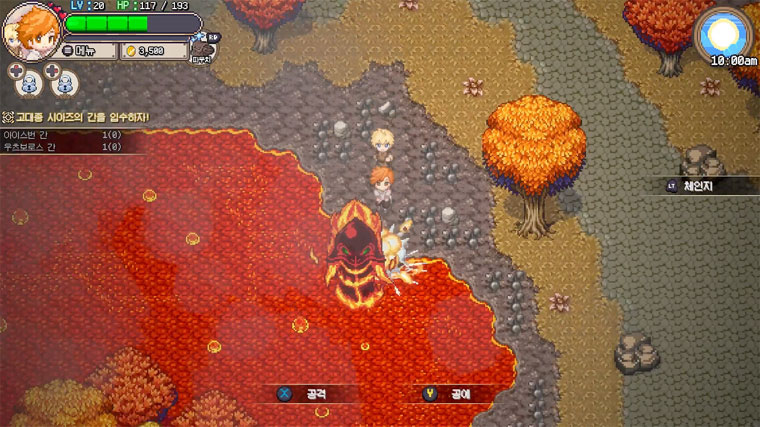Click the orange-haired player portrait
The image size is (760, 427).
click(x=30, y=33)
